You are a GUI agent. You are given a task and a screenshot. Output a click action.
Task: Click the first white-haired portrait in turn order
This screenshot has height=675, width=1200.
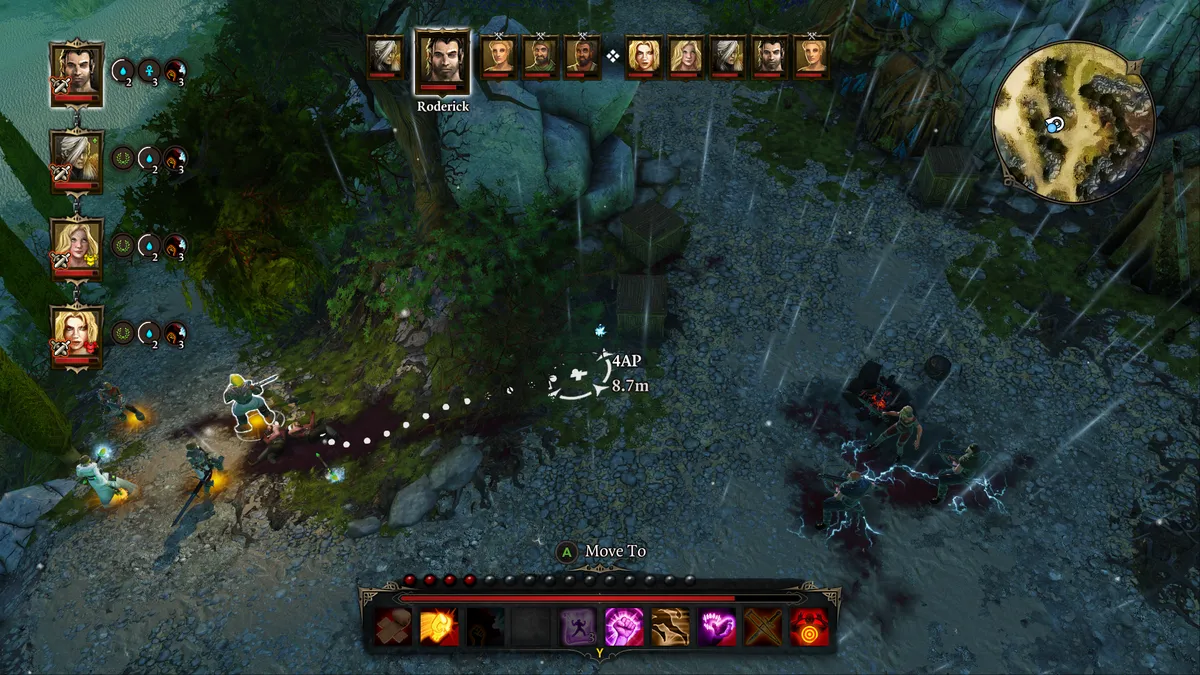click(385, 56)
